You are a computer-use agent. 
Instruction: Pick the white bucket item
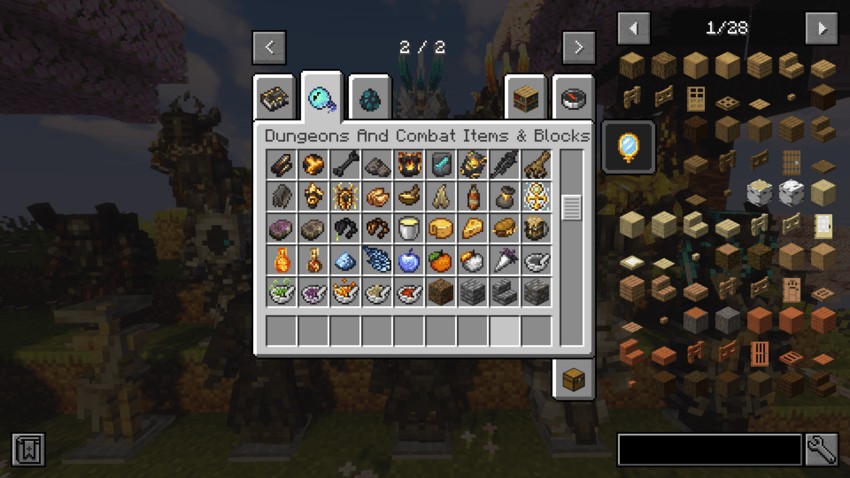click(x=408, y=229)
